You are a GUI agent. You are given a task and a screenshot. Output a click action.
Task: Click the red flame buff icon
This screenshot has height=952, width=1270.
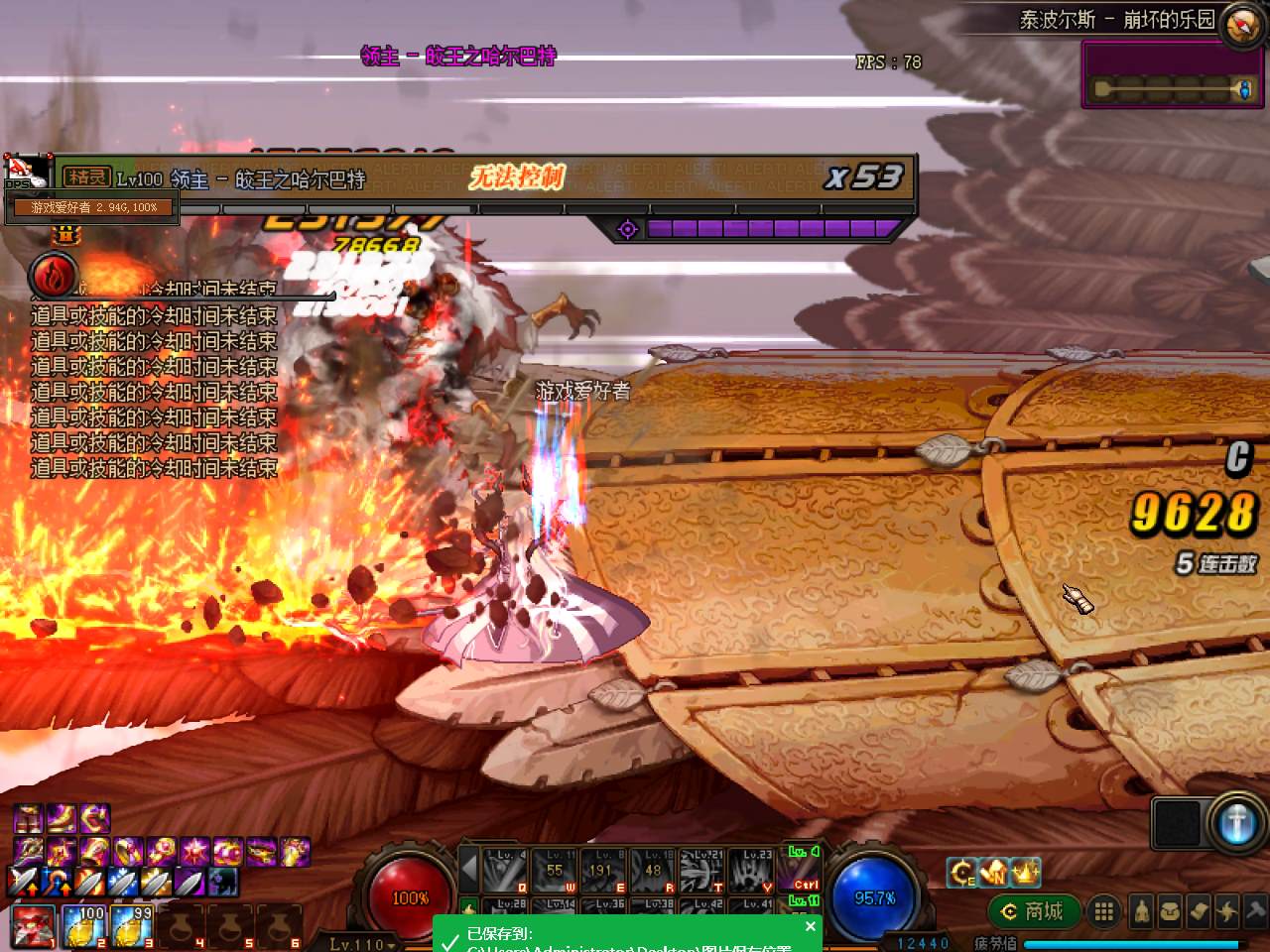54,276
